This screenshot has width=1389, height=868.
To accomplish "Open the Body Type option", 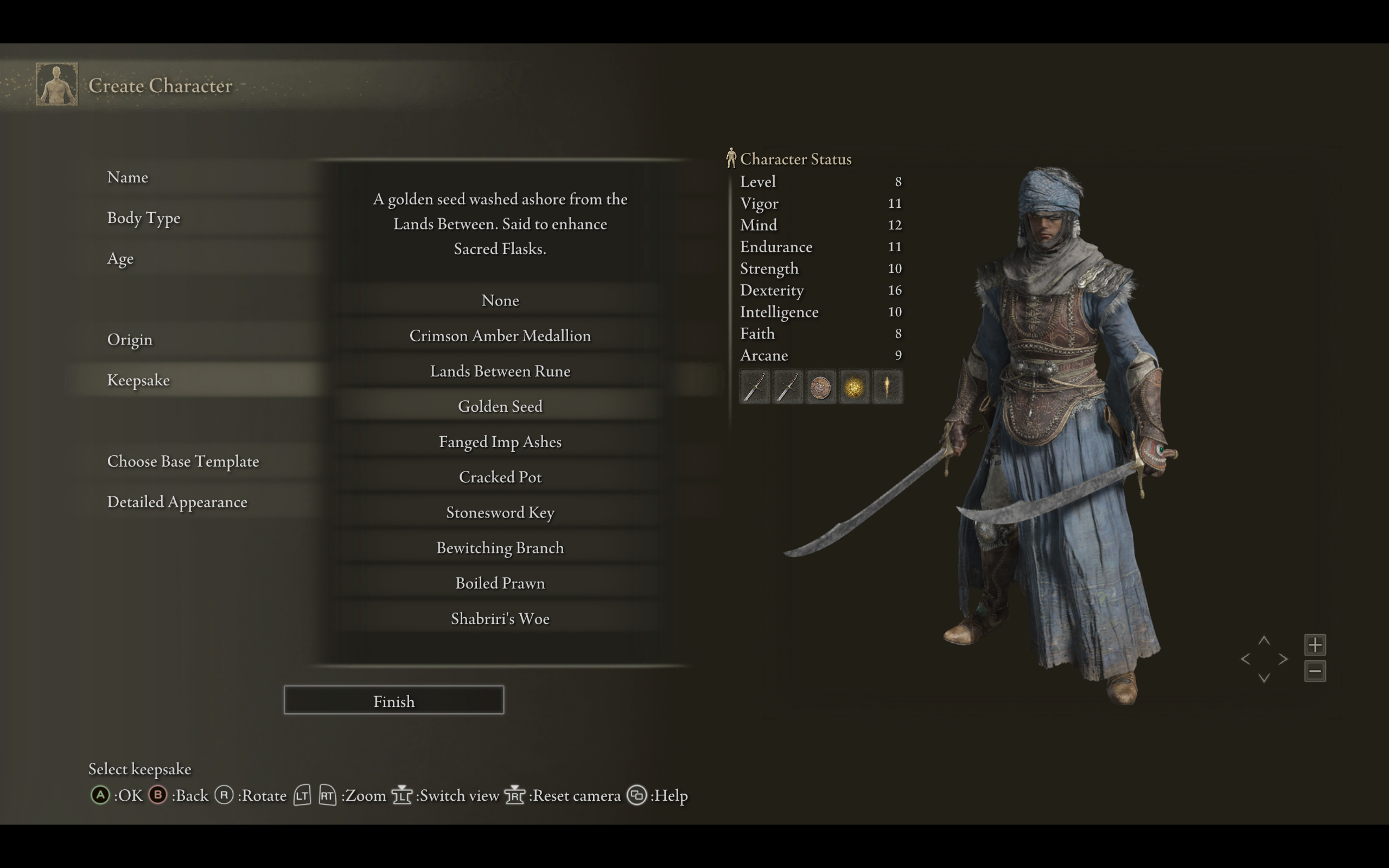I will click(x=143, y=218).
